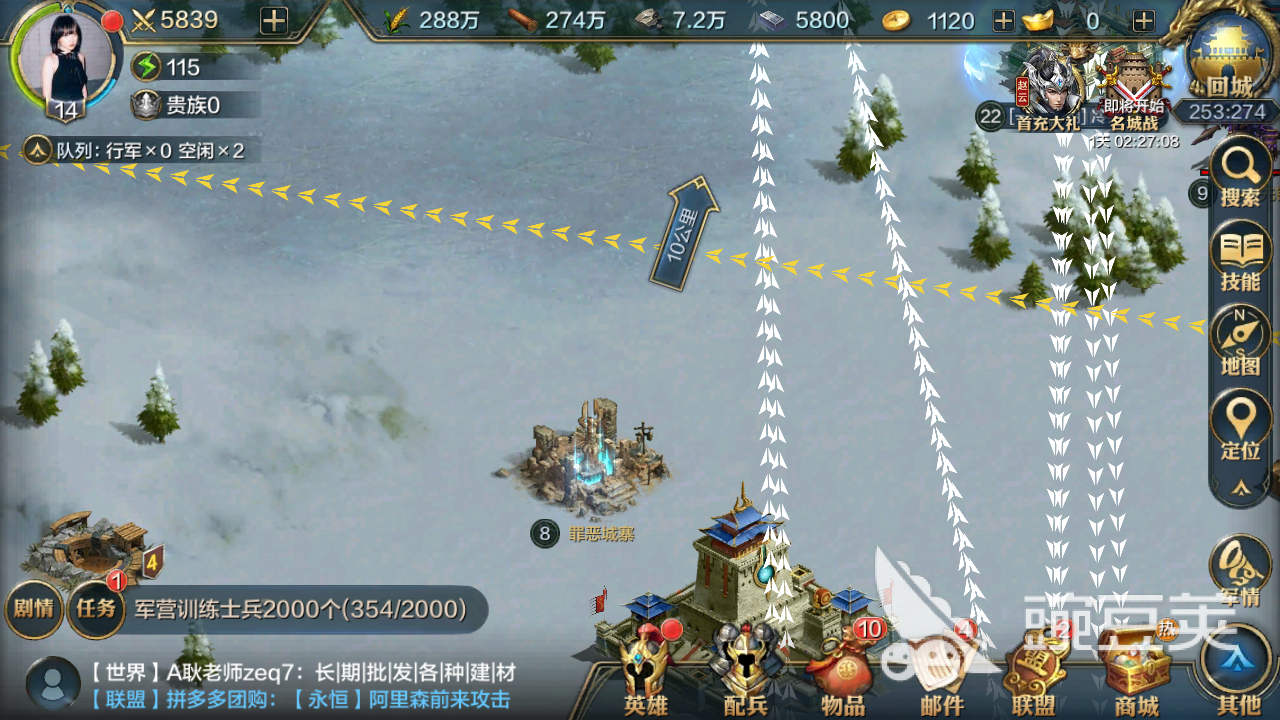The image size is (1280, 720).
Task: Open the player avatar profile
Action: (65, 60)
